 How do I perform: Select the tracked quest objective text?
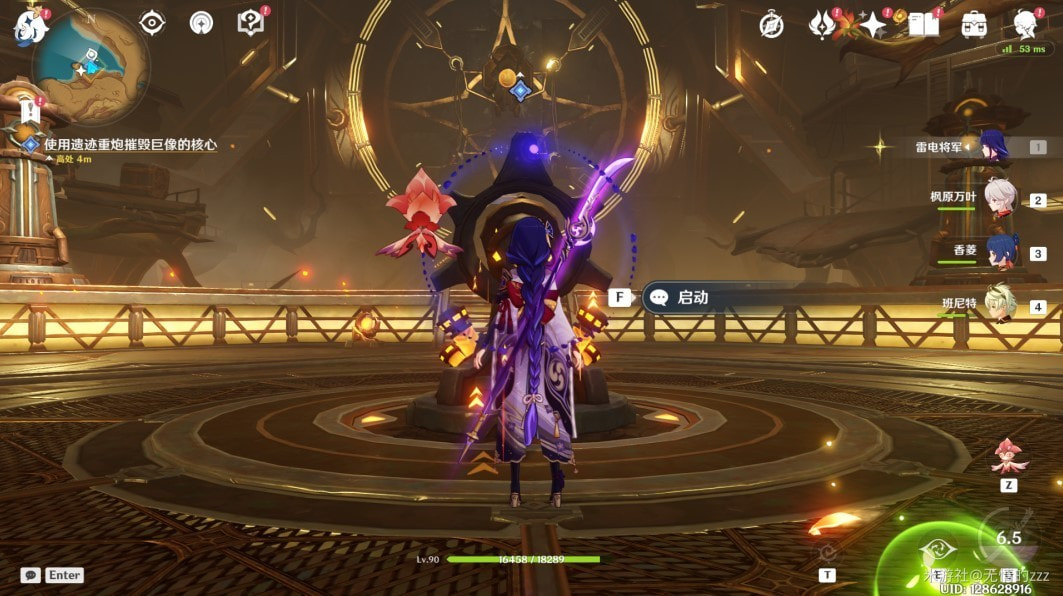130,145
